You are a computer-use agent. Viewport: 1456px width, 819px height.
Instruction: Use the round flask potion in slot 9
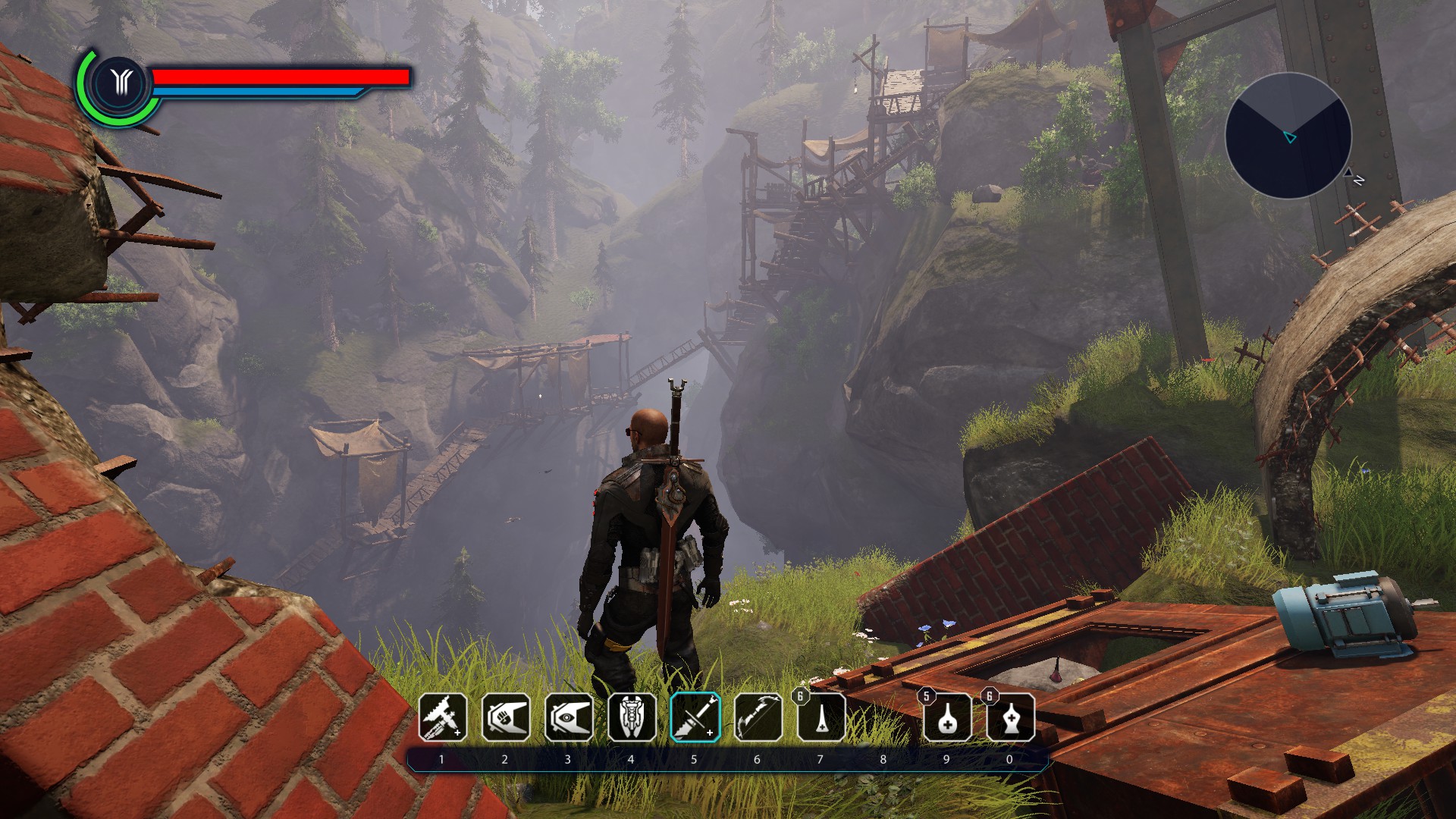coord(947,717)
